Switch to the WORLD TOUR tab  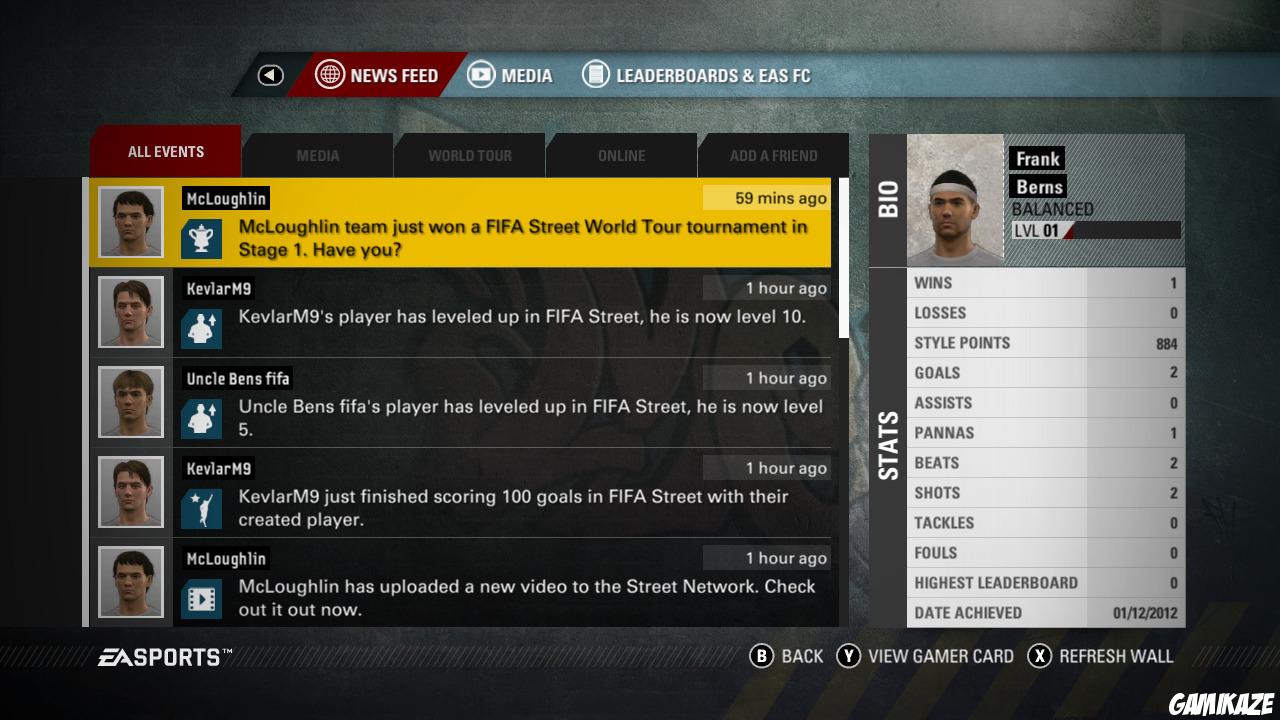pyautogui.click(x=469, y=155)
